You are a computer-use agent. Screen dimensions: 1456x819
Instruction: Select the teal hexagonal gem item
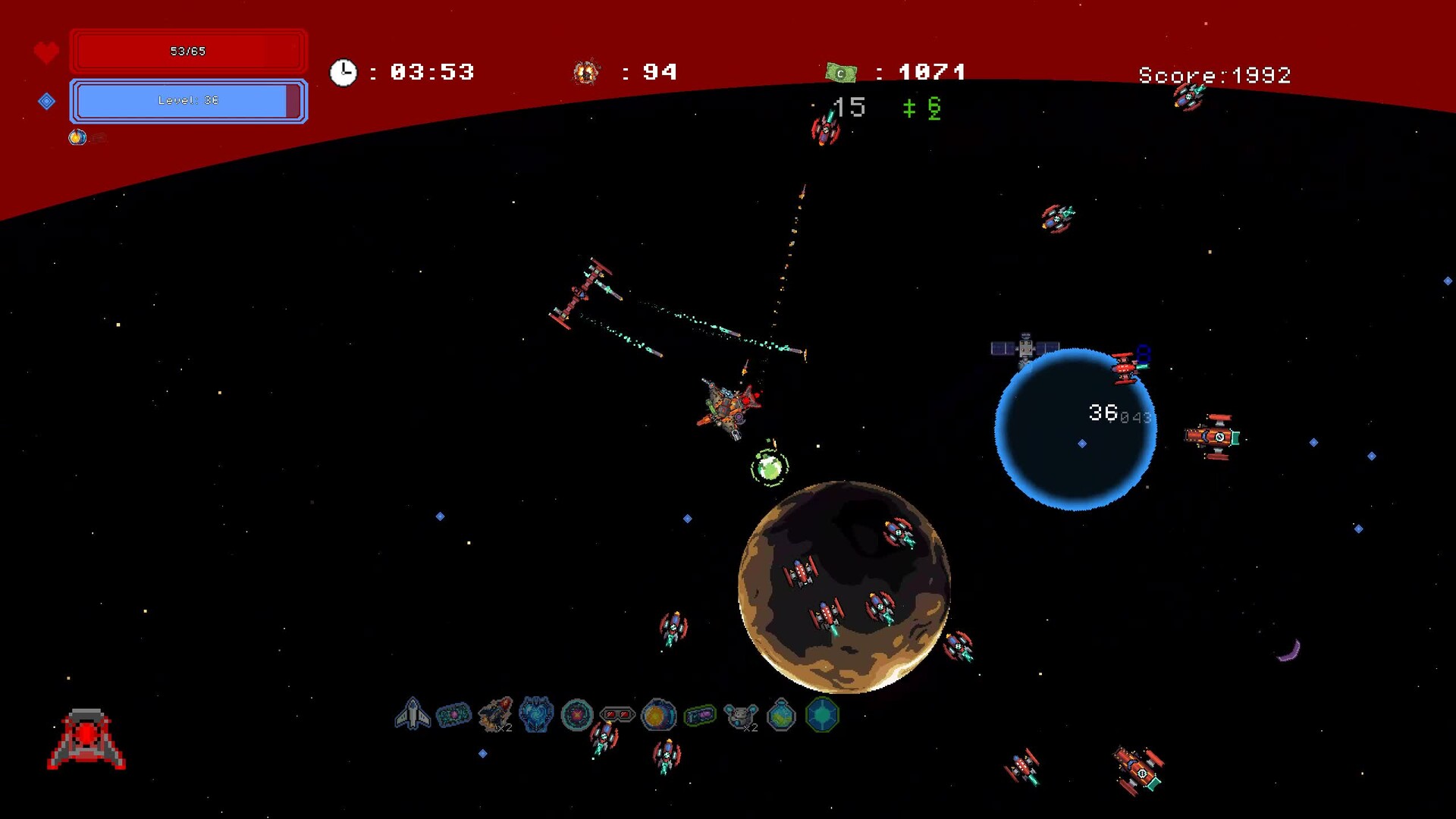point(822,714)
